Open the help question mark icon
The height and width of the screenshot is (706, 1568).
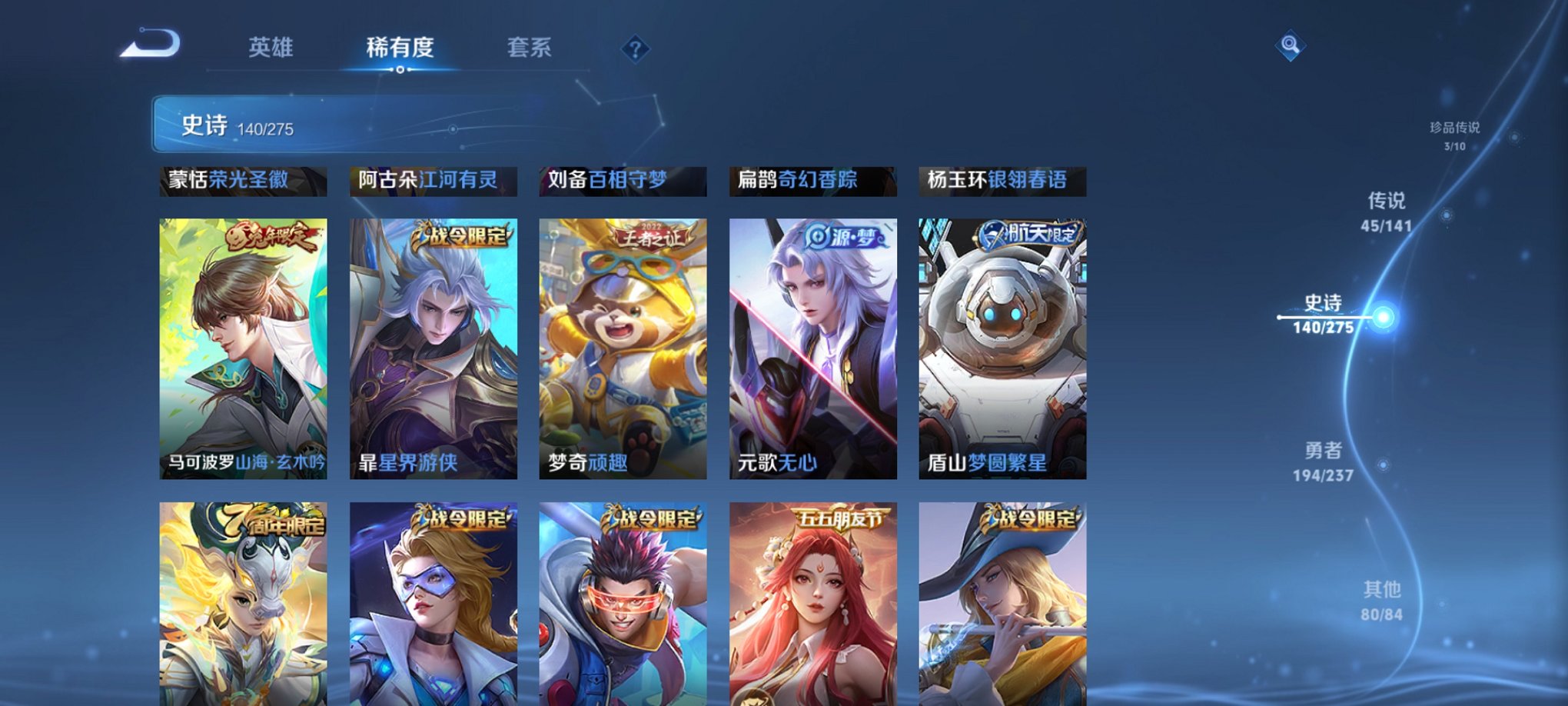[x=634, y=49]
